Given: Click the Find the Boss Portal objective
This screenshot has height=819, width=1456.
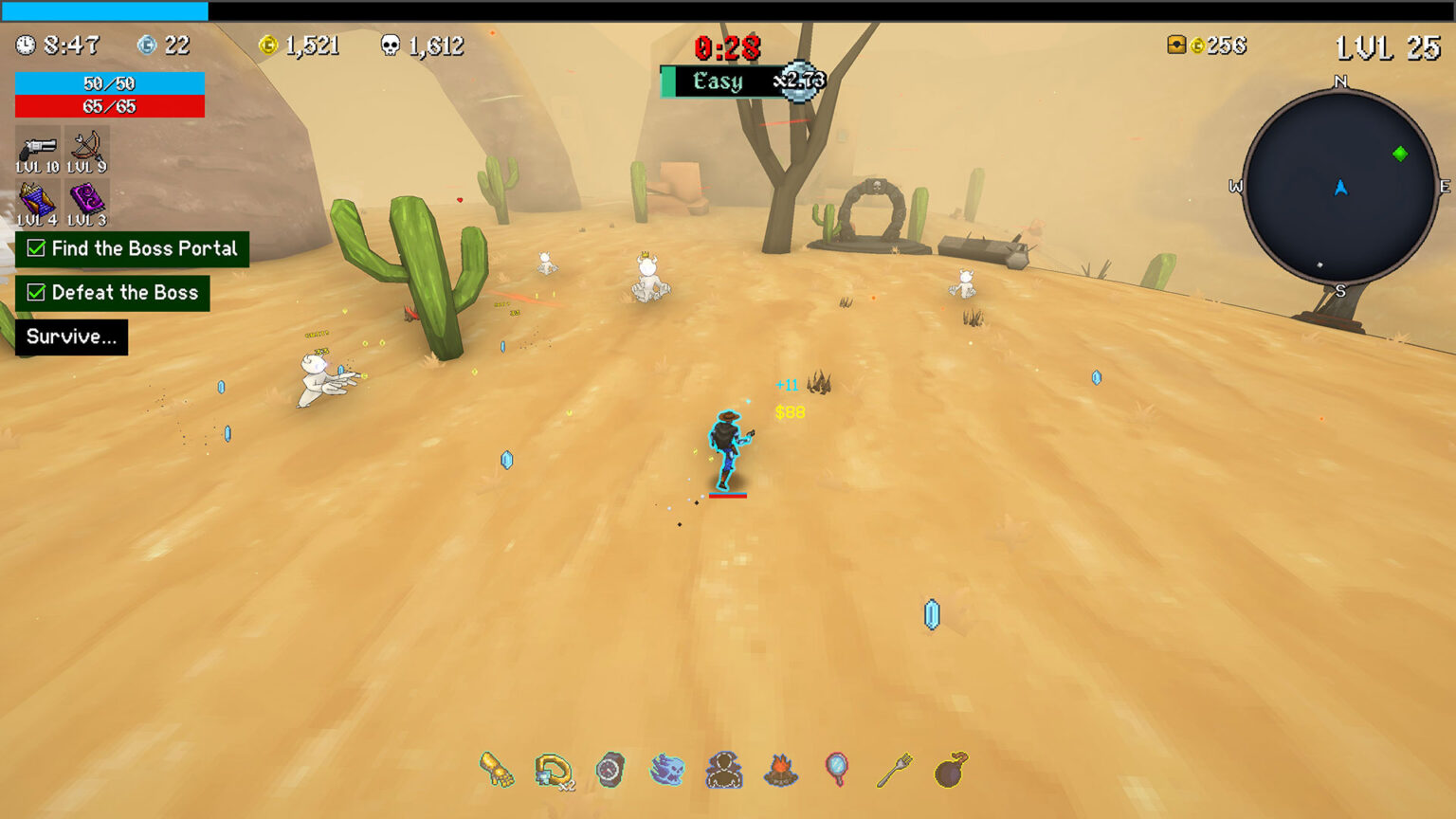Looking at the screenshot, I should click(132, 249).
